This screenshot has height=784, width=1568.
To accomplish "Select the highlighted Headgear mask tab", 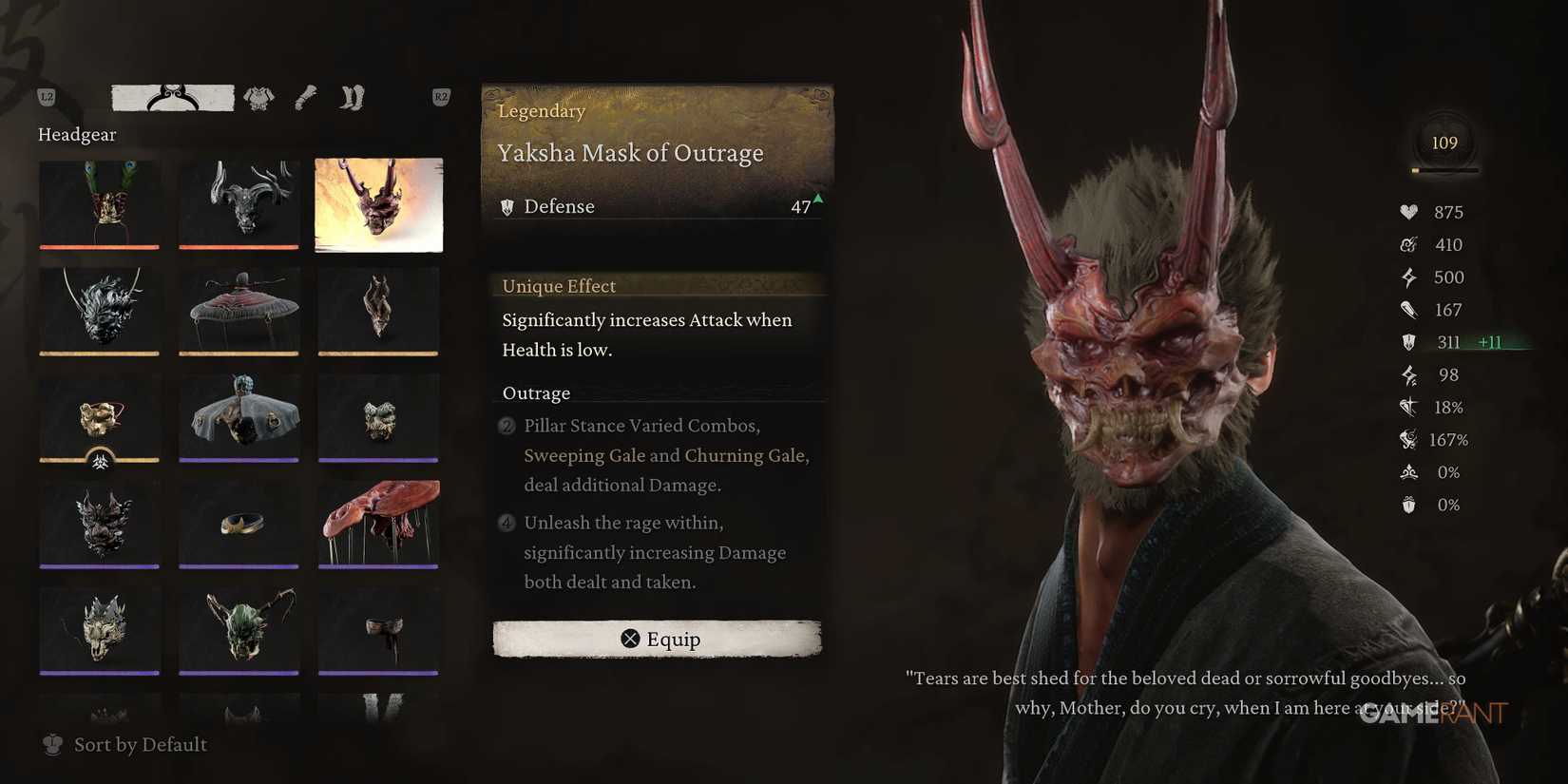I will 171,96.
